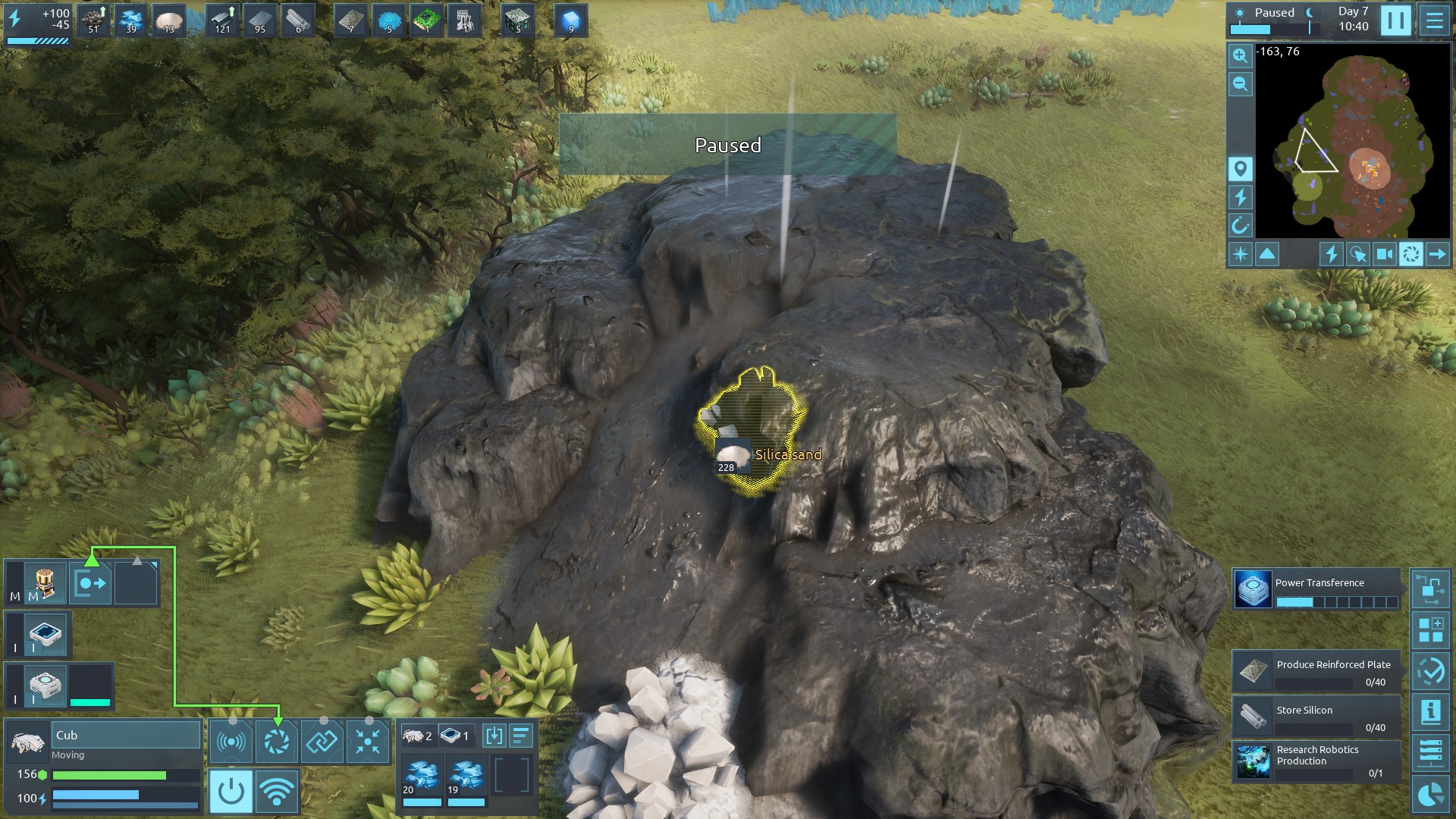Screen dimensions: 1456x819
Task: Click the pause button at top right
Action: coord(1395,20)
